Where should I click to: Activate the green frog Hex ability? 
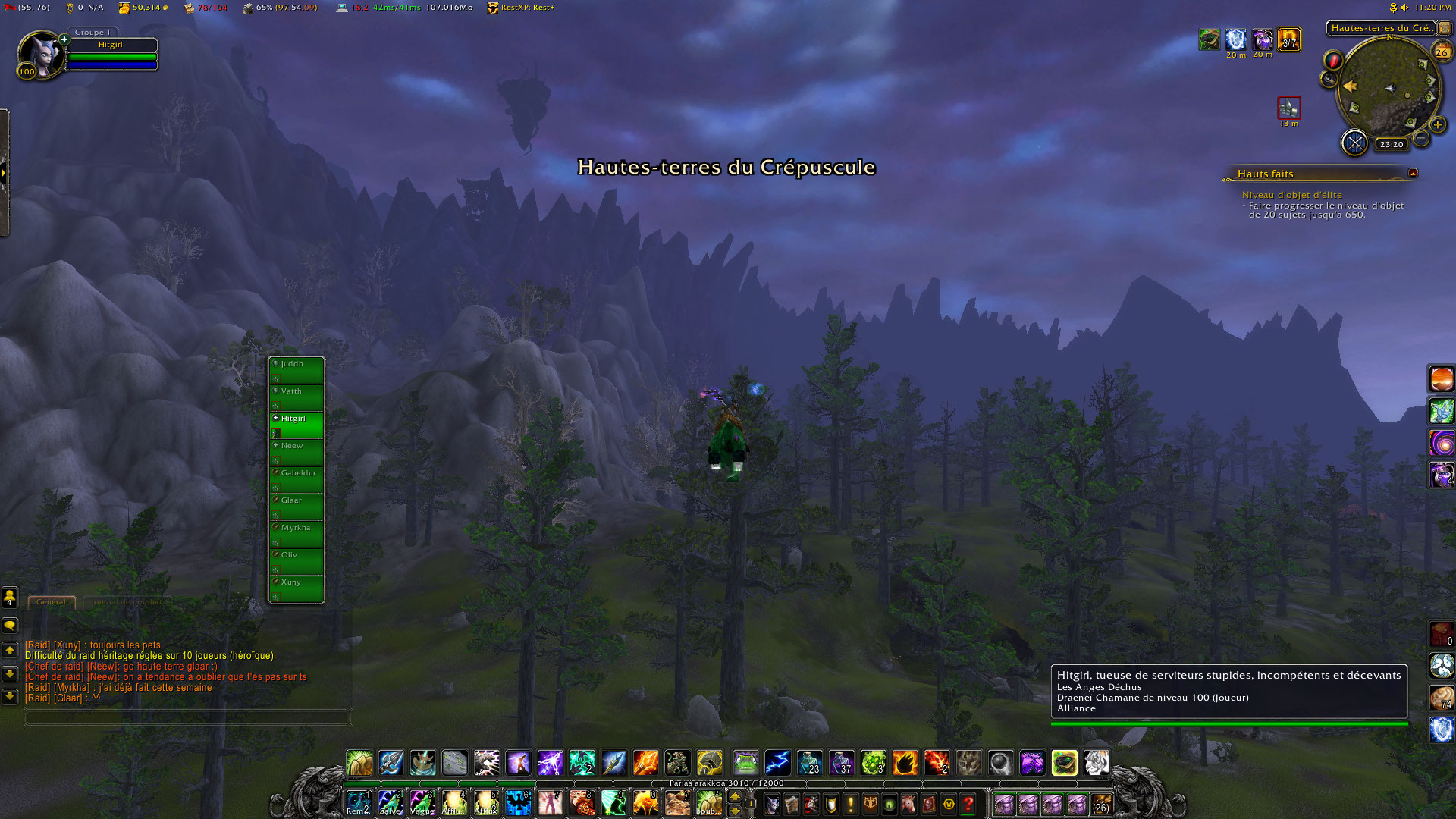click(745, 763)
